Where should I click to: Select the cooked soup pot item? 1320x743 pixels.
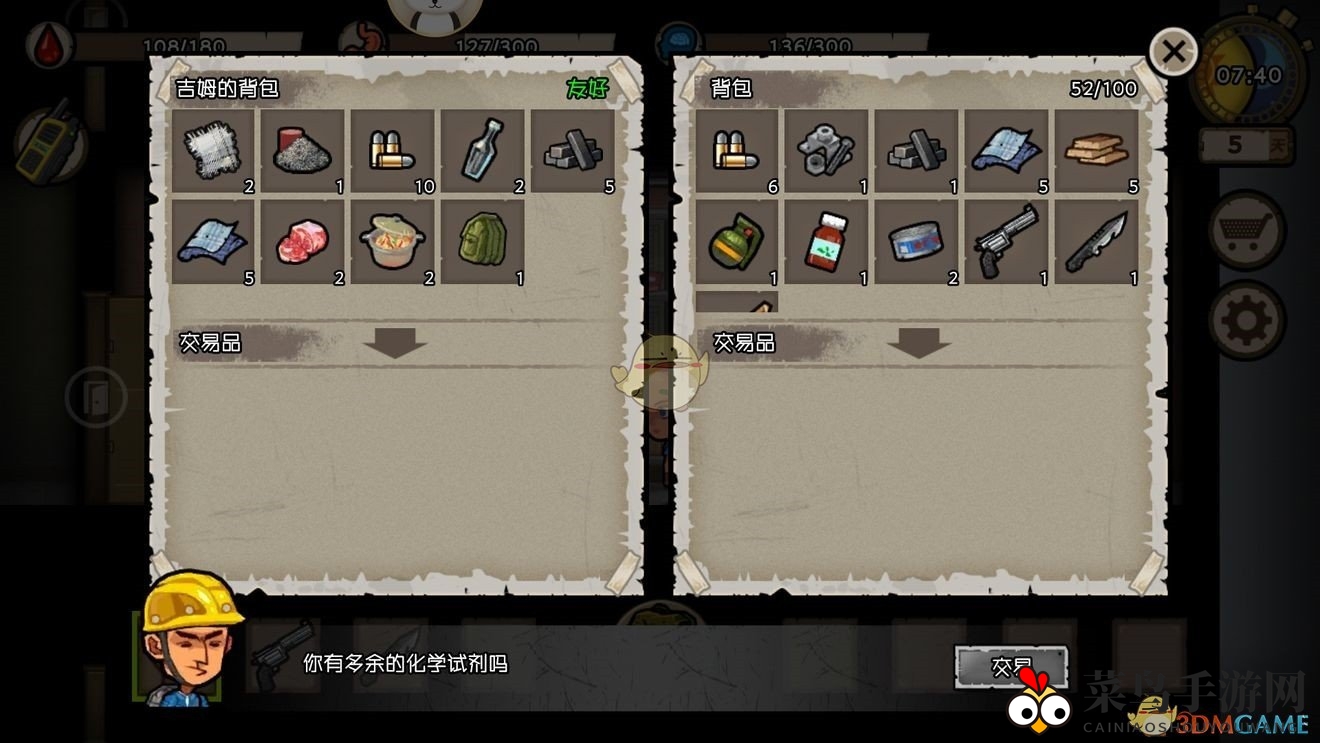pyautogui.click(x=393, y=240)
